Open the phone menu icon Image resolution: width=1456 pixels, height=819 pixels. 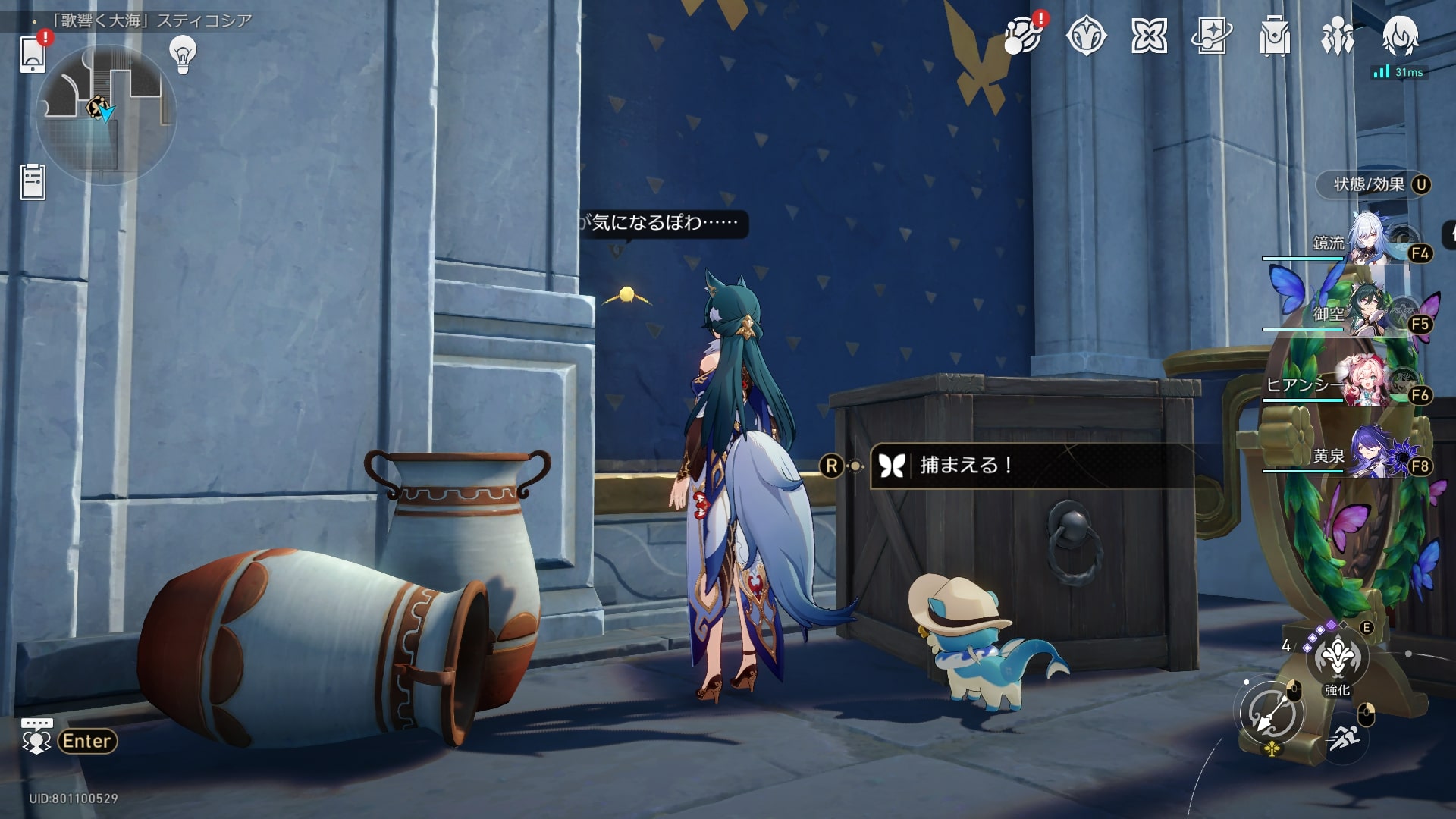pyautogui.click(x=33, y=53)
